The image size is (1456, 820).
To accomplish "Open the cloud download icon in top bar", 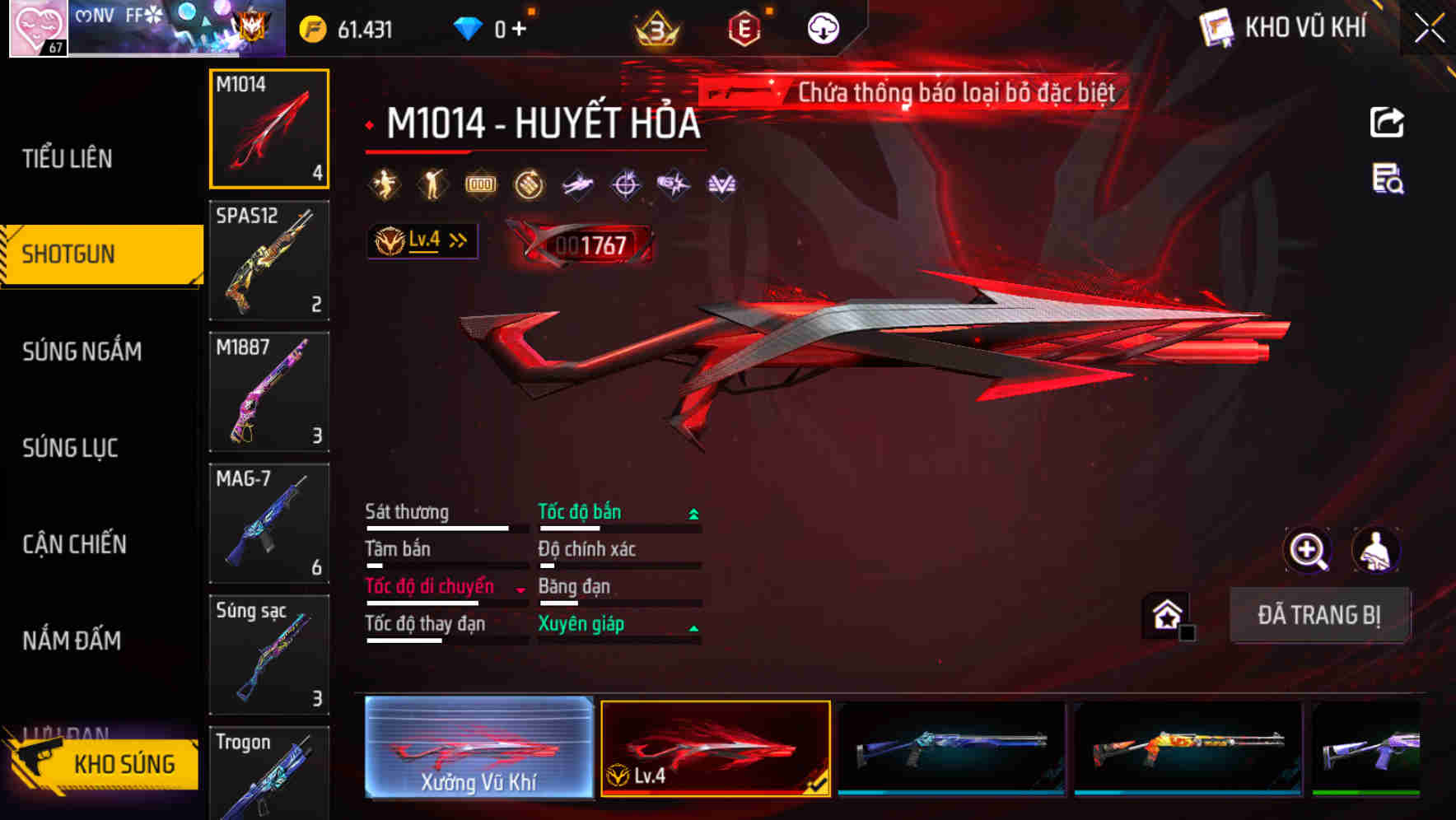I will 820,27.
